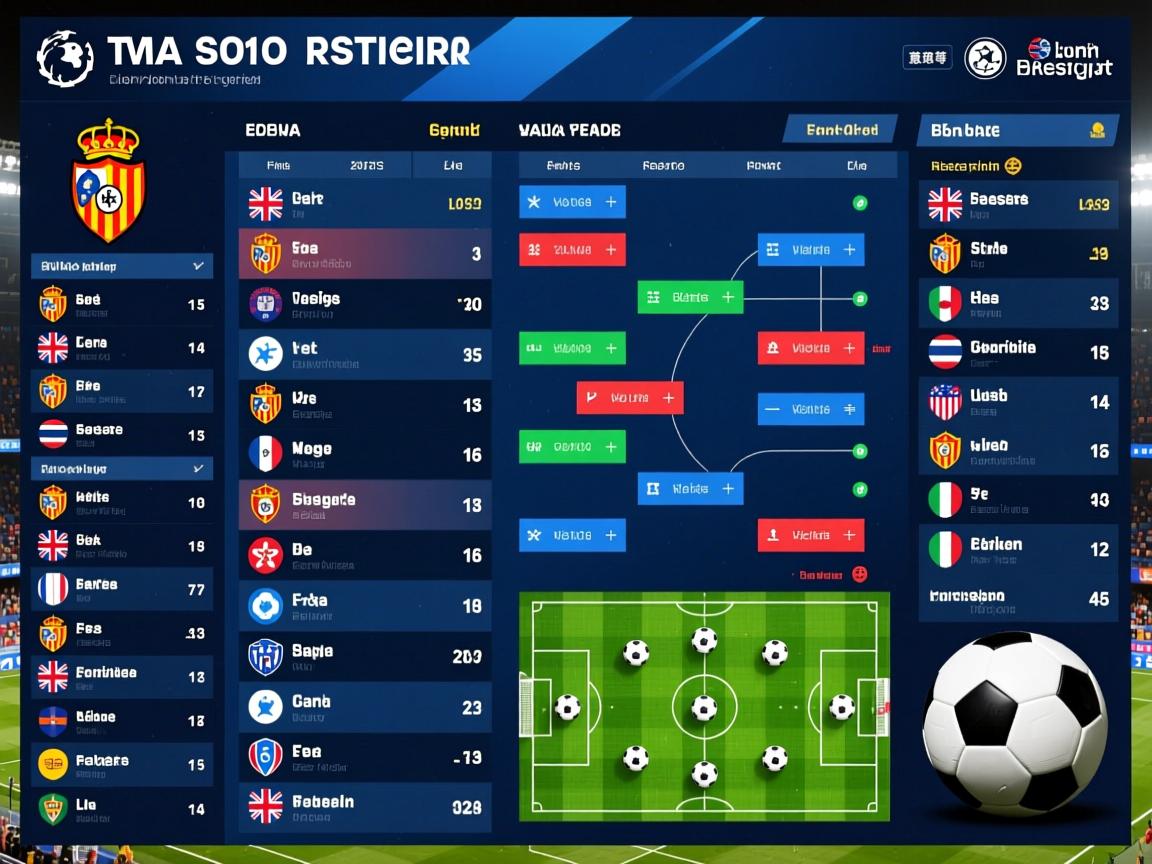Choose the Uosb row with striped flag
Viewport: 1152px width, 864px height.
pos(1018,401)
